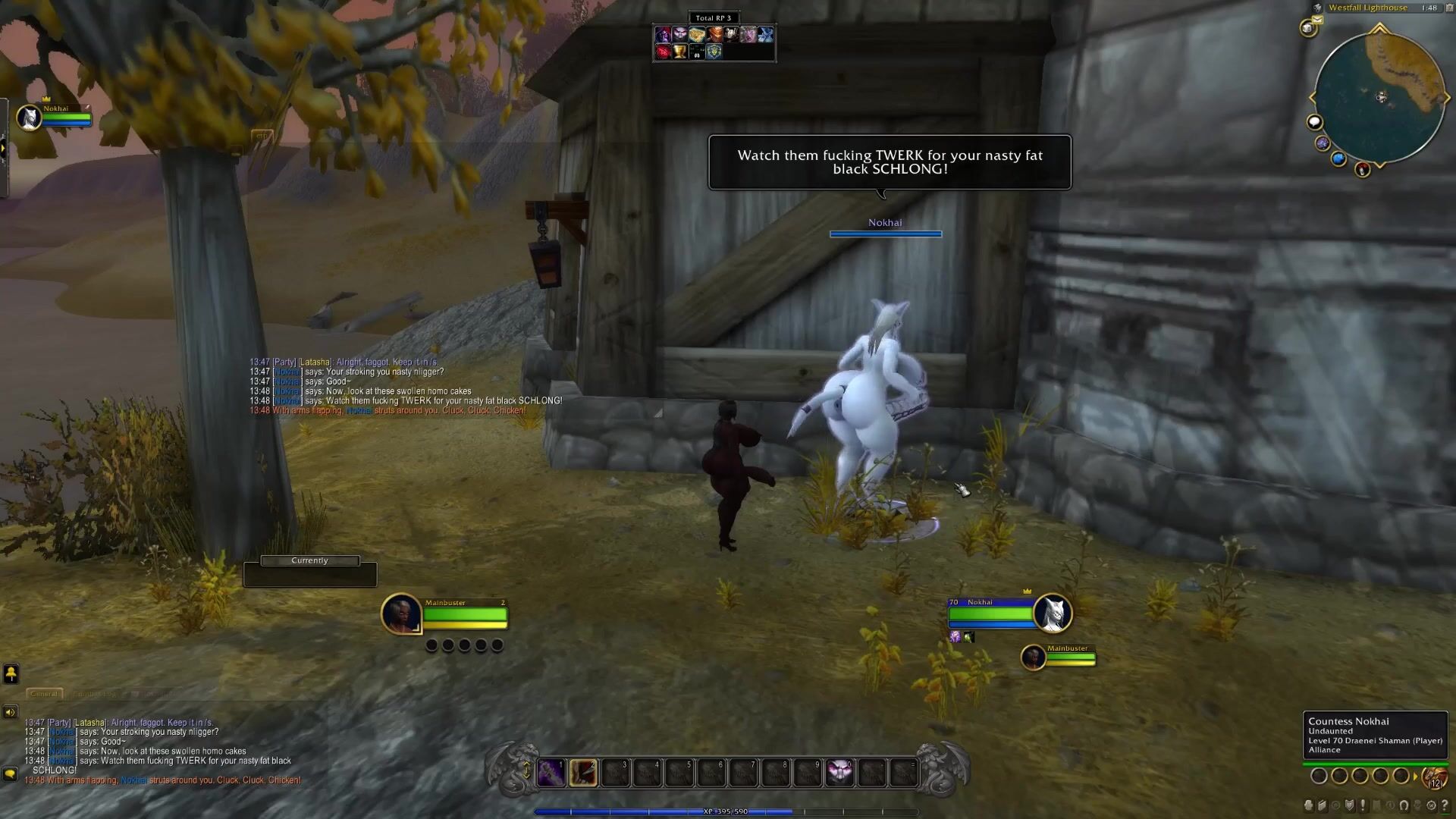
Task: Open the Westfall minimap
Action: pos(1379,97)
